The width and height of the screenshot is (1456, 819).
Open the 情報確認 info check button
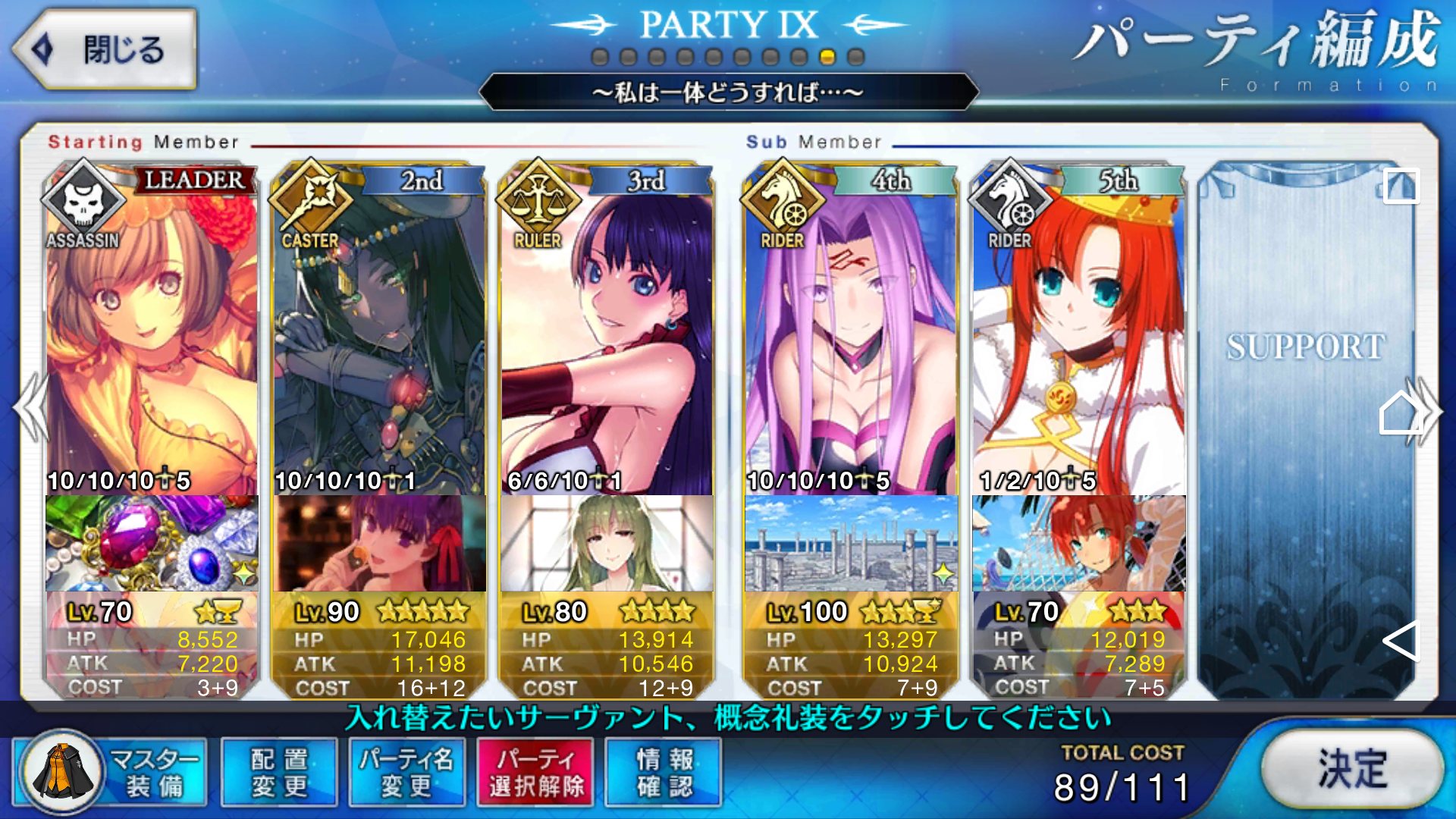click(664, 772)
